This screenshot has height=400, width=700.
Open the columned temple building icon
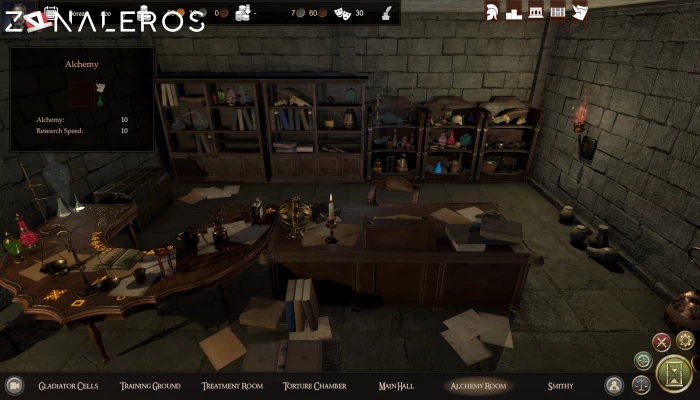click(x=536, y=12)
